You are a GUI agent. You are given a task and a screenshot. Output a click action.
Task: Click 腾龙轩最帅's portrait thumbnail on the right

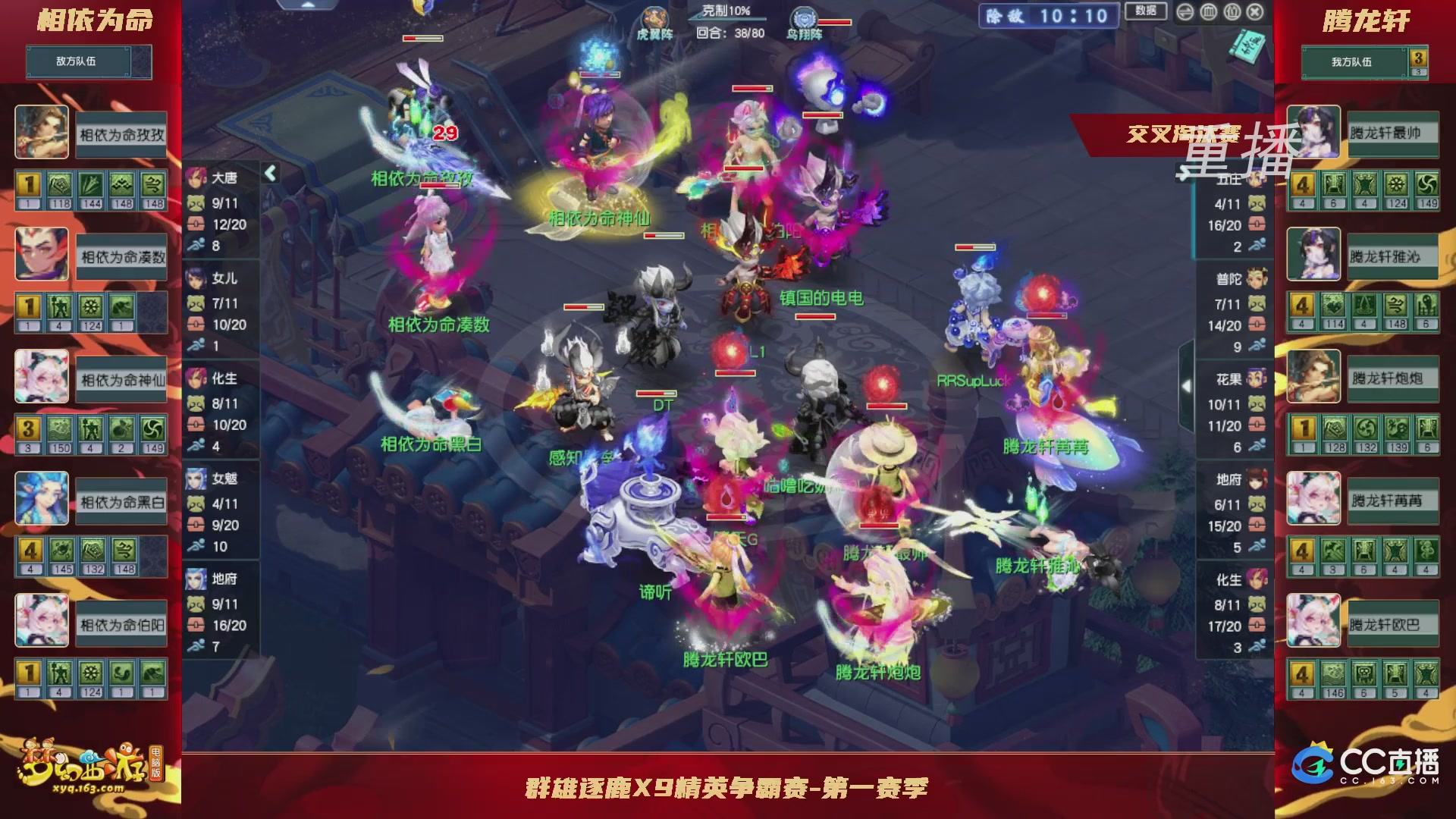click(1313, 130)
